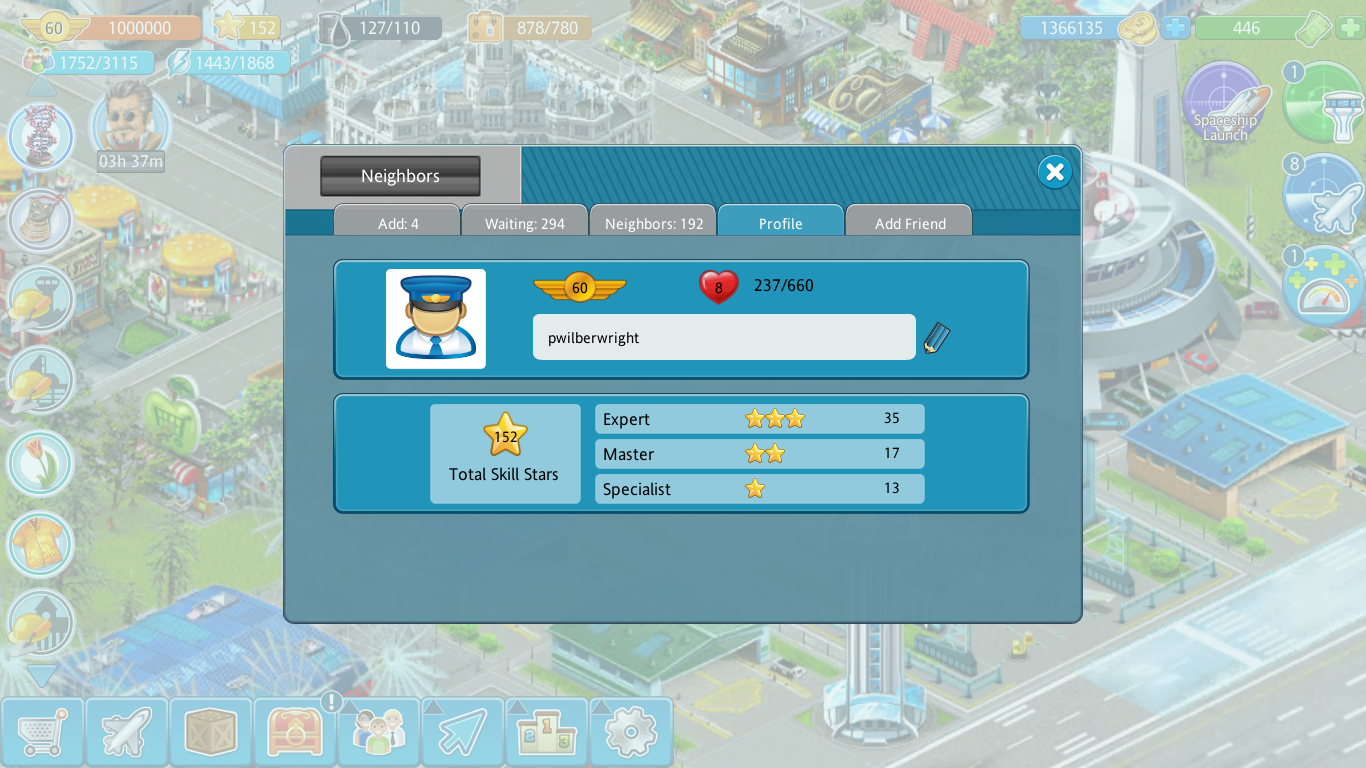Open the Waiting: 294 tab
The width and height of the screenshot is (1366, 768).
click(x=525, y=223)
